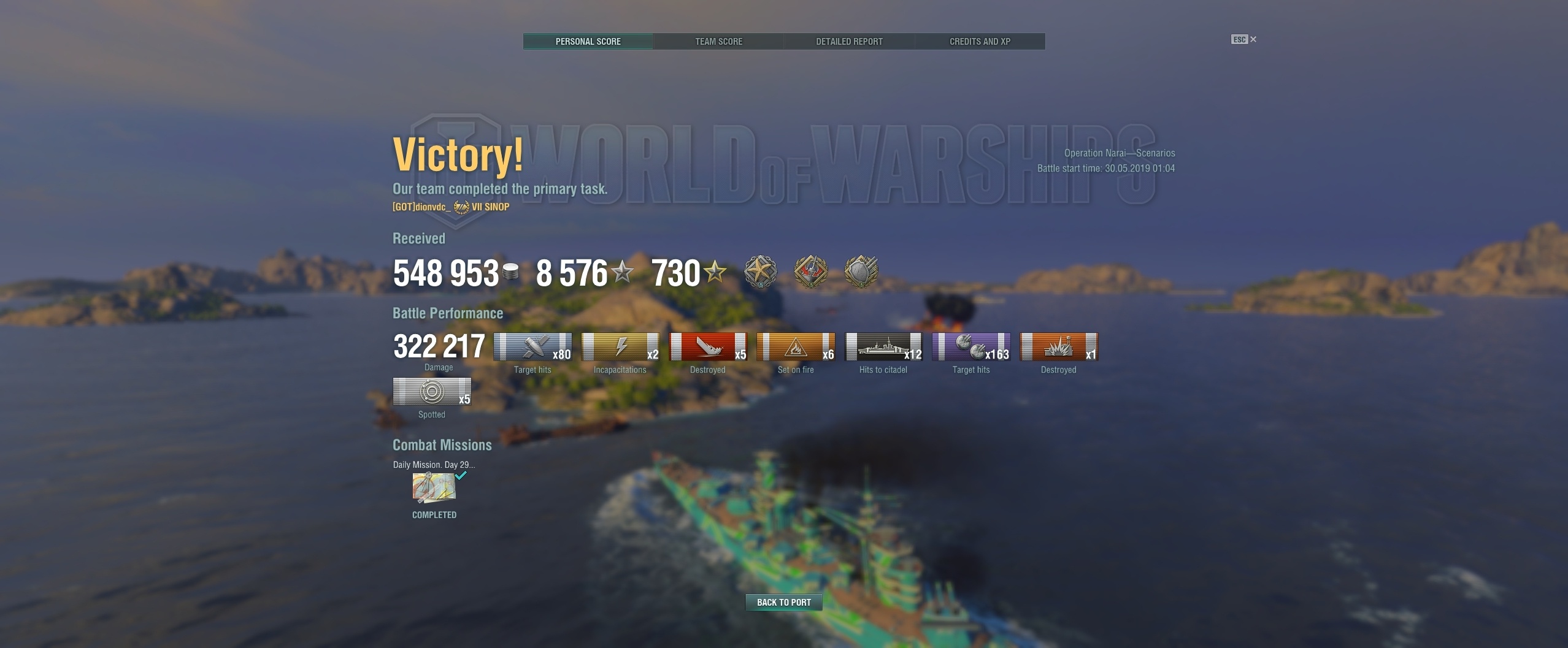Click the Back to Port button
This screenshot has width=1568, height=648.
pyautogui.click(x=783, y=603)
